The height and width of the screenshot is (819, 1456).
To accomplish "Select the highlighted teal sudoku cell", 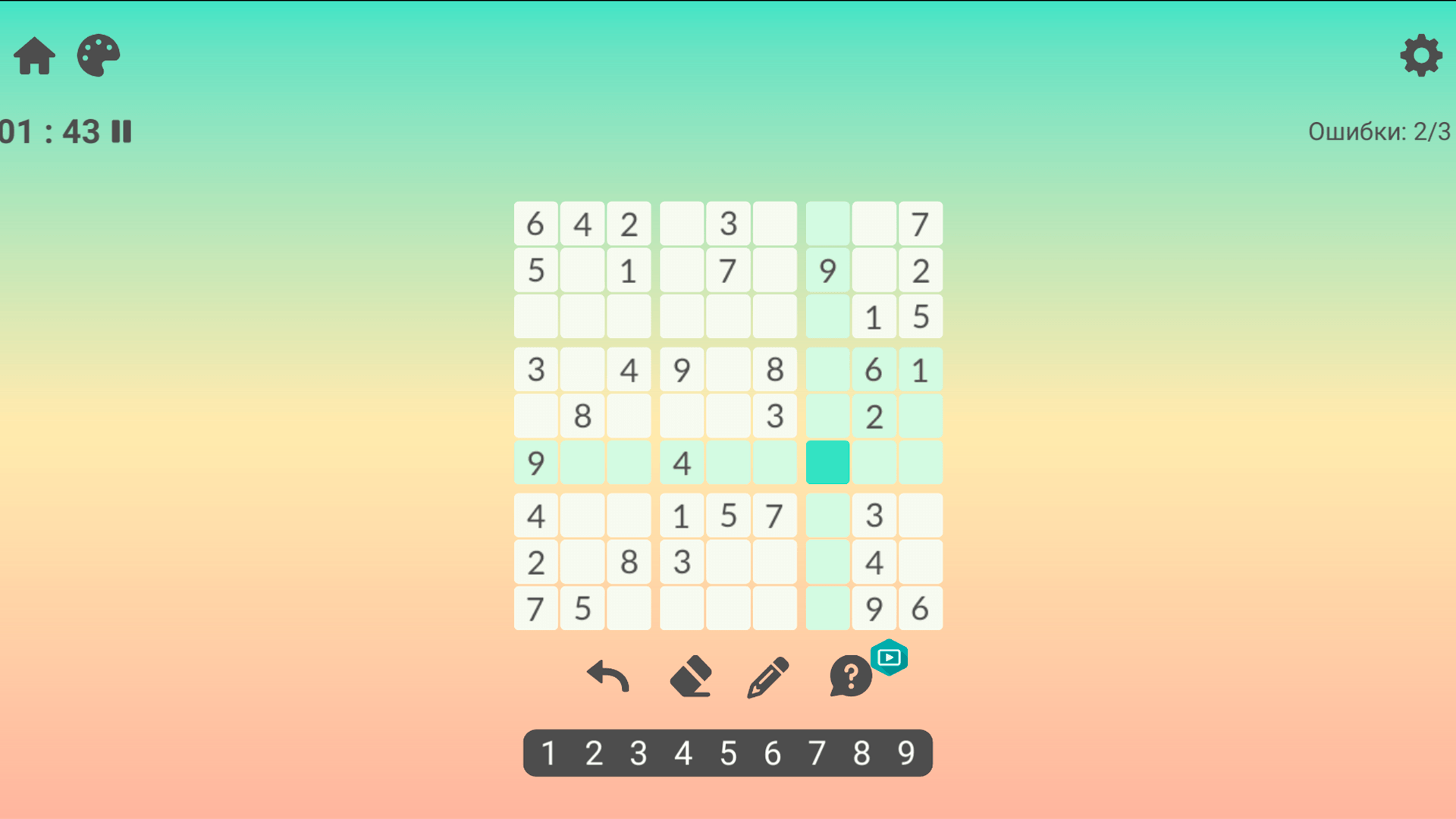I will click(827, 462).
